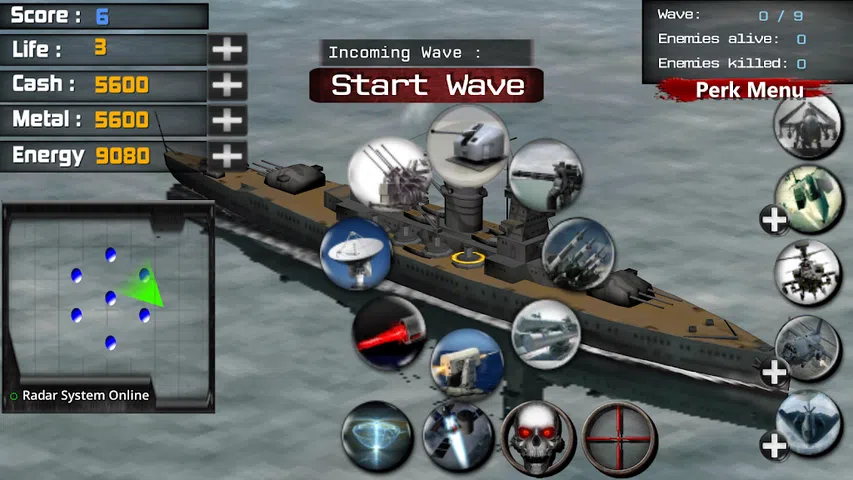Select the firing CIWS turret icon

(467, 362)
